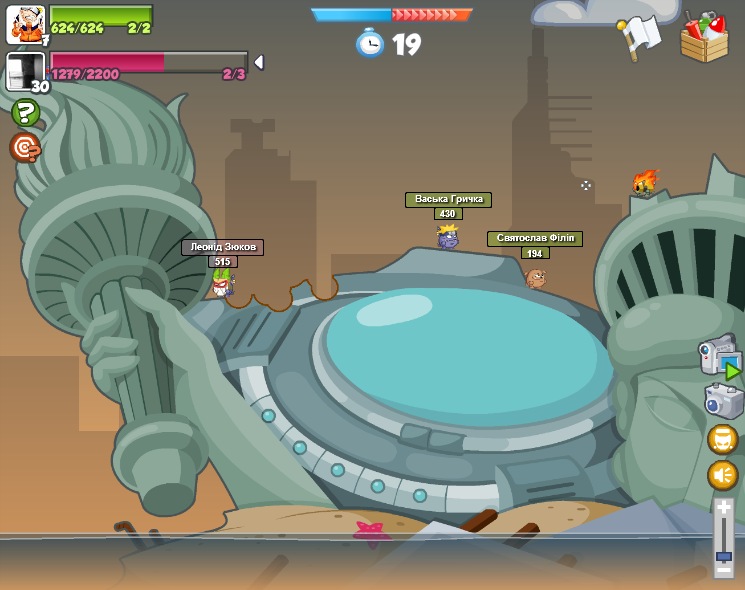Click the orange target hint button
Viewport: 745px width, 590px height.
click(25, 148)
